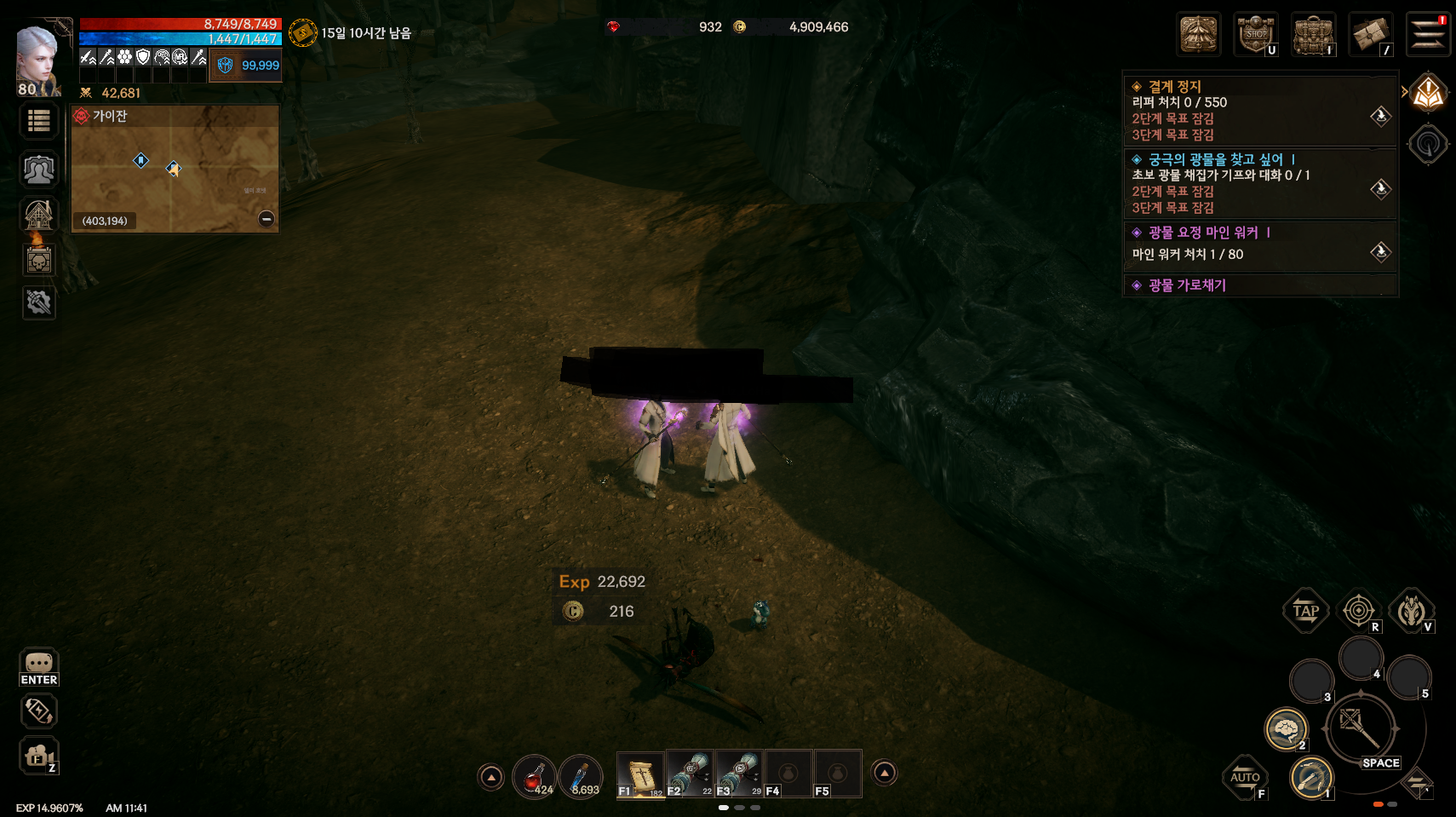Open the SHOP from the top bar
Viewport: 1456px width, 817px height.
1256,34
